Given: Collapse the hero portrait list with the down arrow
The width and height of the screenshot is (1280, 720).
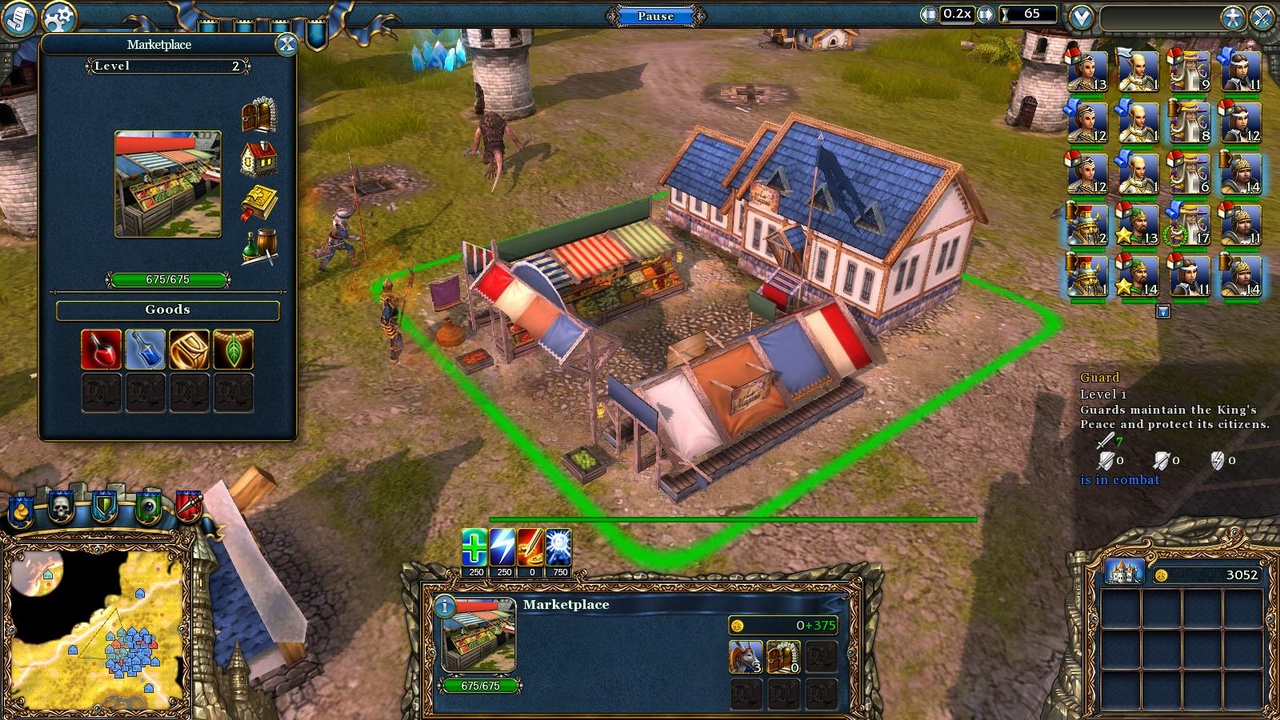Looking at the screenshot, I should [1163, 312].
